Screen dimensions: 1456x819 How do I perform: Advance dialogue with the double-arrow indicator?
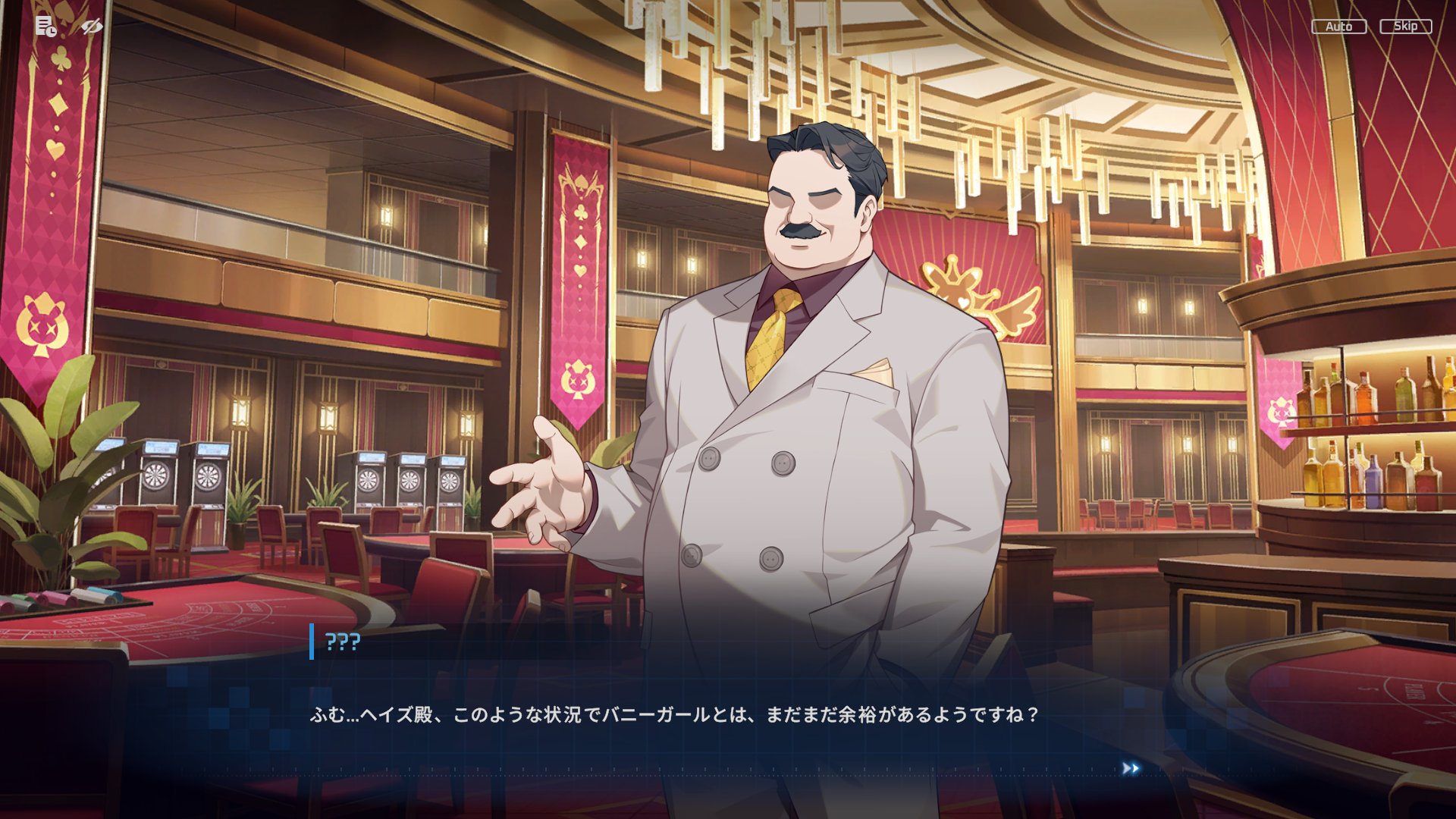(x=1130, y=769)
